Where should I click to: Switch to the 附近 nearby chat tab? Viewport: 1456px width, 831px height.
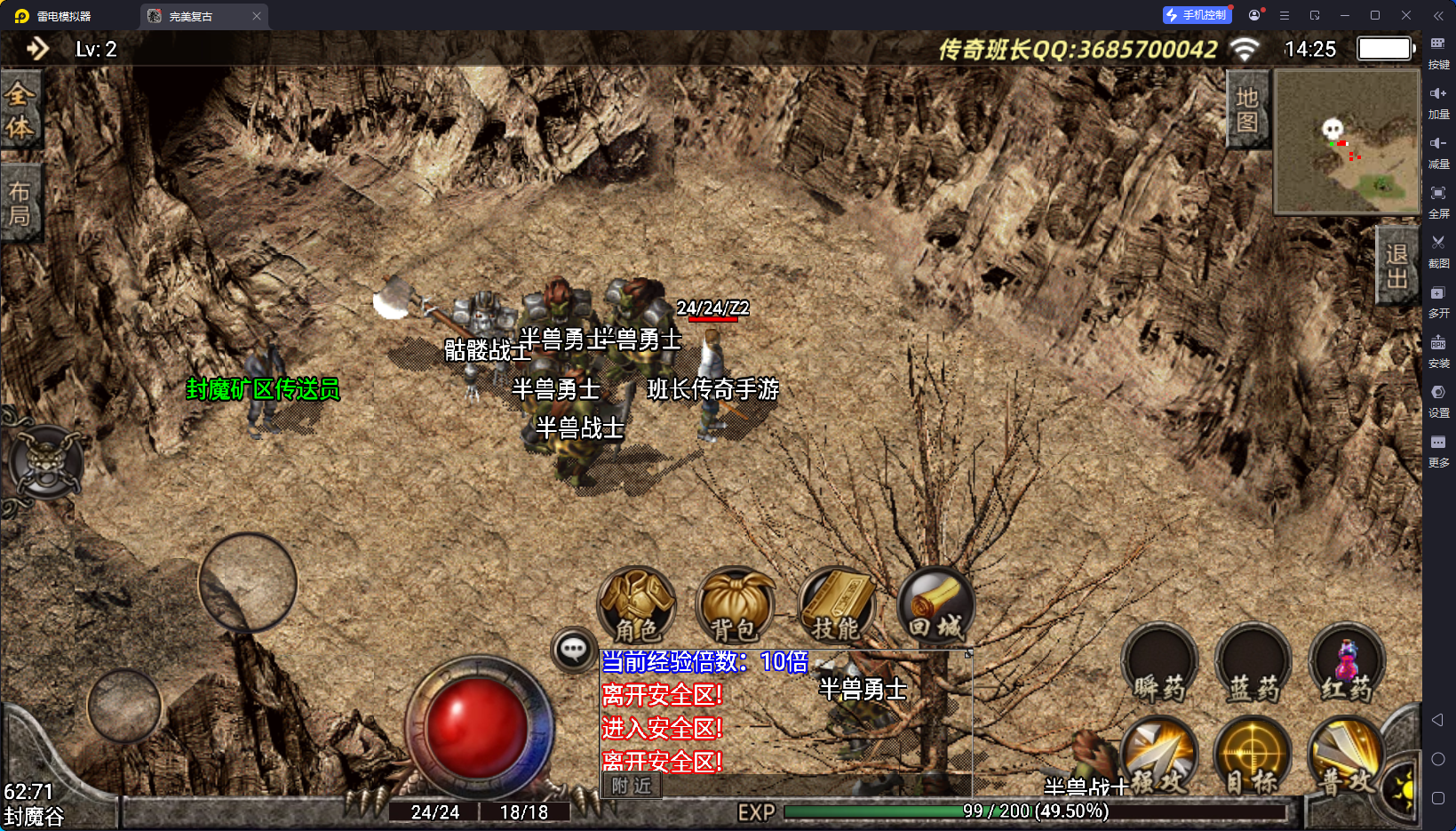point(632,786)
